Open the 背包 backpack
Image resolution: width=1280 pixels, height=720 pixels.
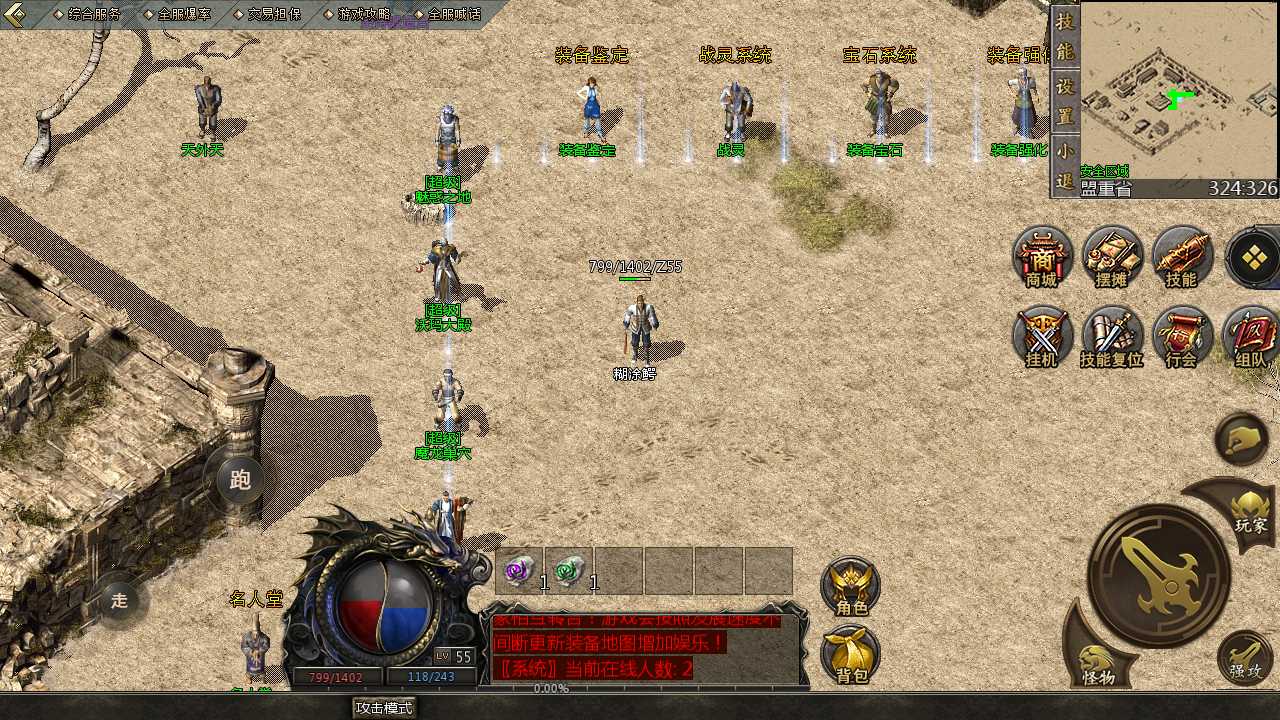click(x=851, y=655)
